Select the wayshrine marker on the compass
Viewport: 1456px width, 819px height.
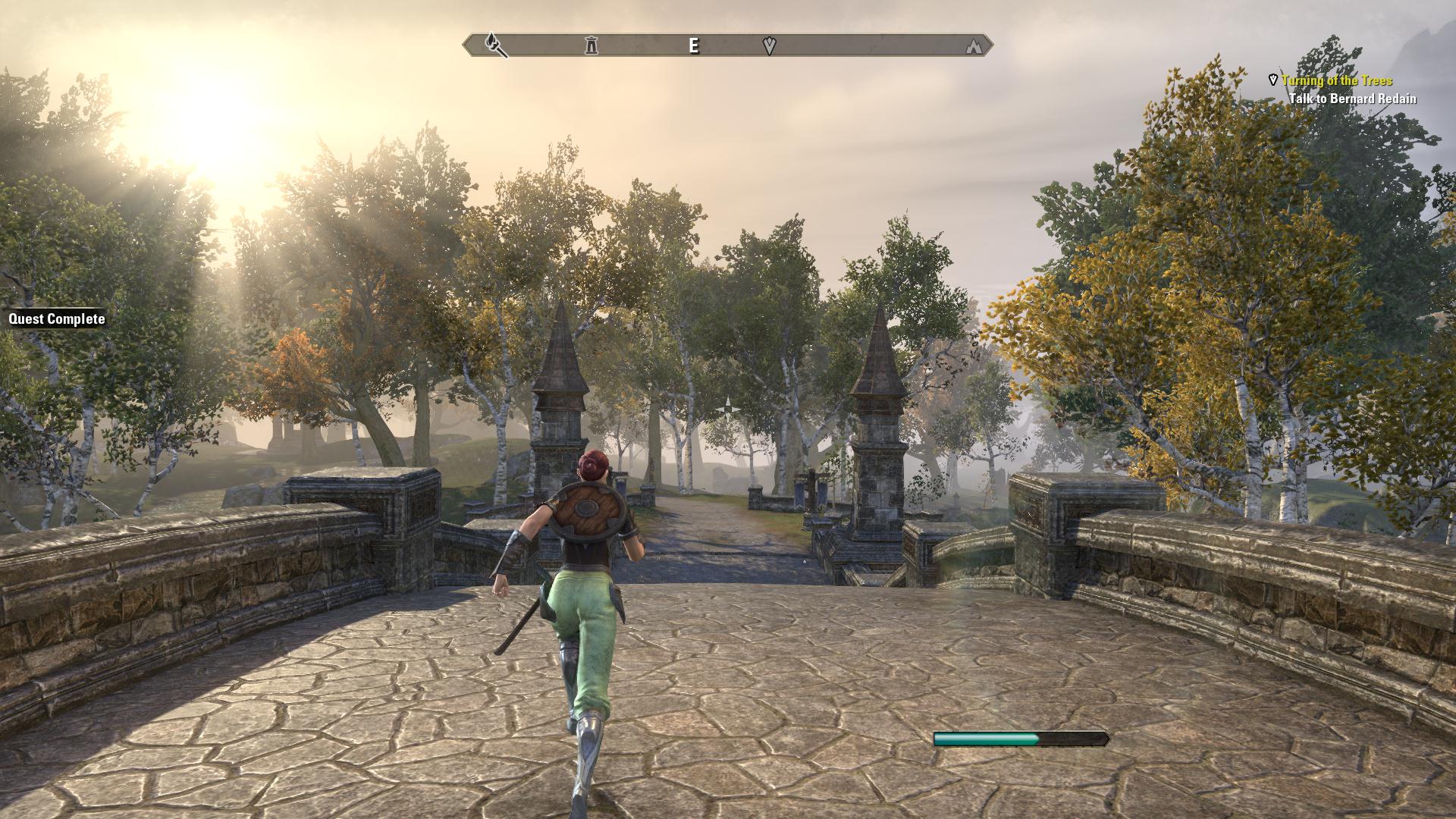[591, 45]
